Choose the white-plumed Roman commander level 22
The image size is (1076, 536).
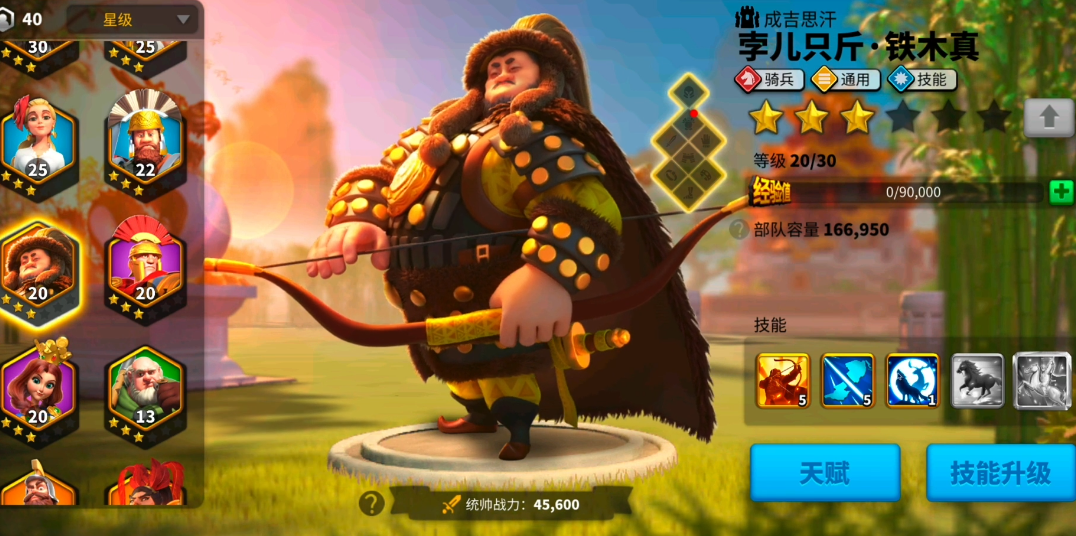pyautogui.click(x=145, y=142)
